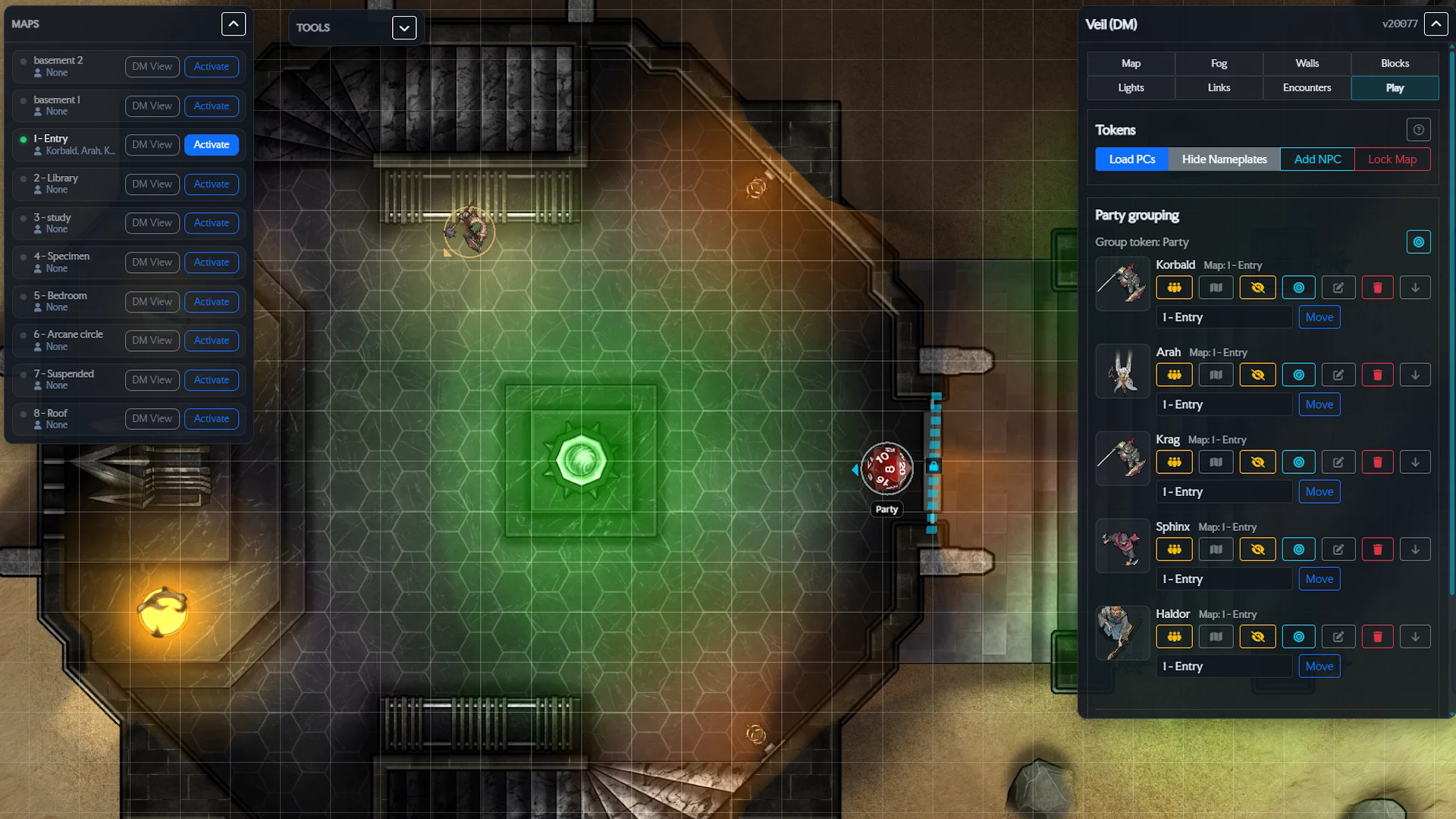This screenshot has width=1456, height=819.
Task: Toggle Hide Nameplates for tokens
Action: (x=1224, y=159)
